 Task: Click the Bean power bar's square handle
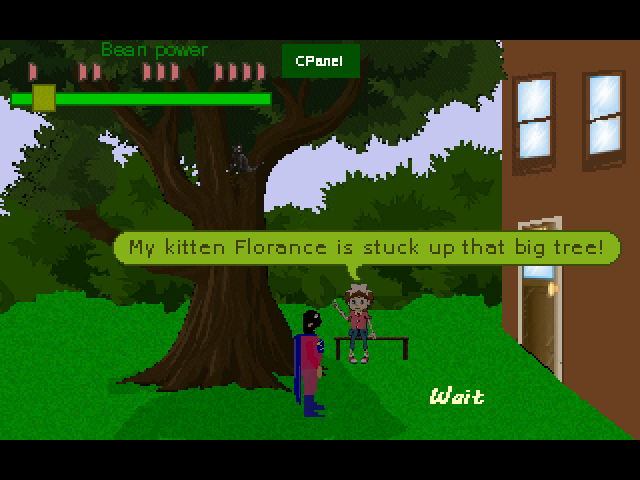pyautogui.click(x=43, y=98)
